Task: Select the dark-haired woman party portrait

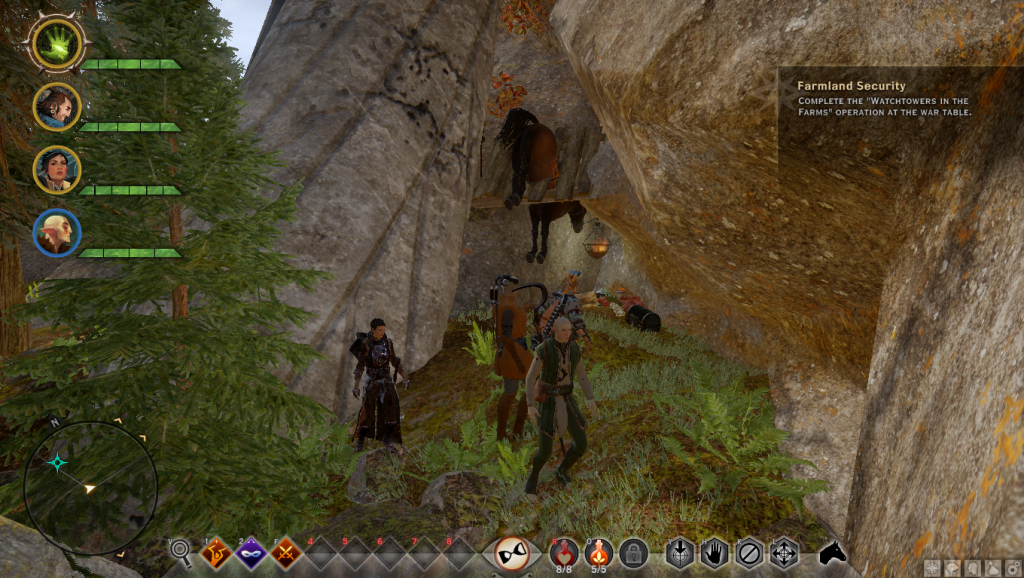Action: point(56,170)
